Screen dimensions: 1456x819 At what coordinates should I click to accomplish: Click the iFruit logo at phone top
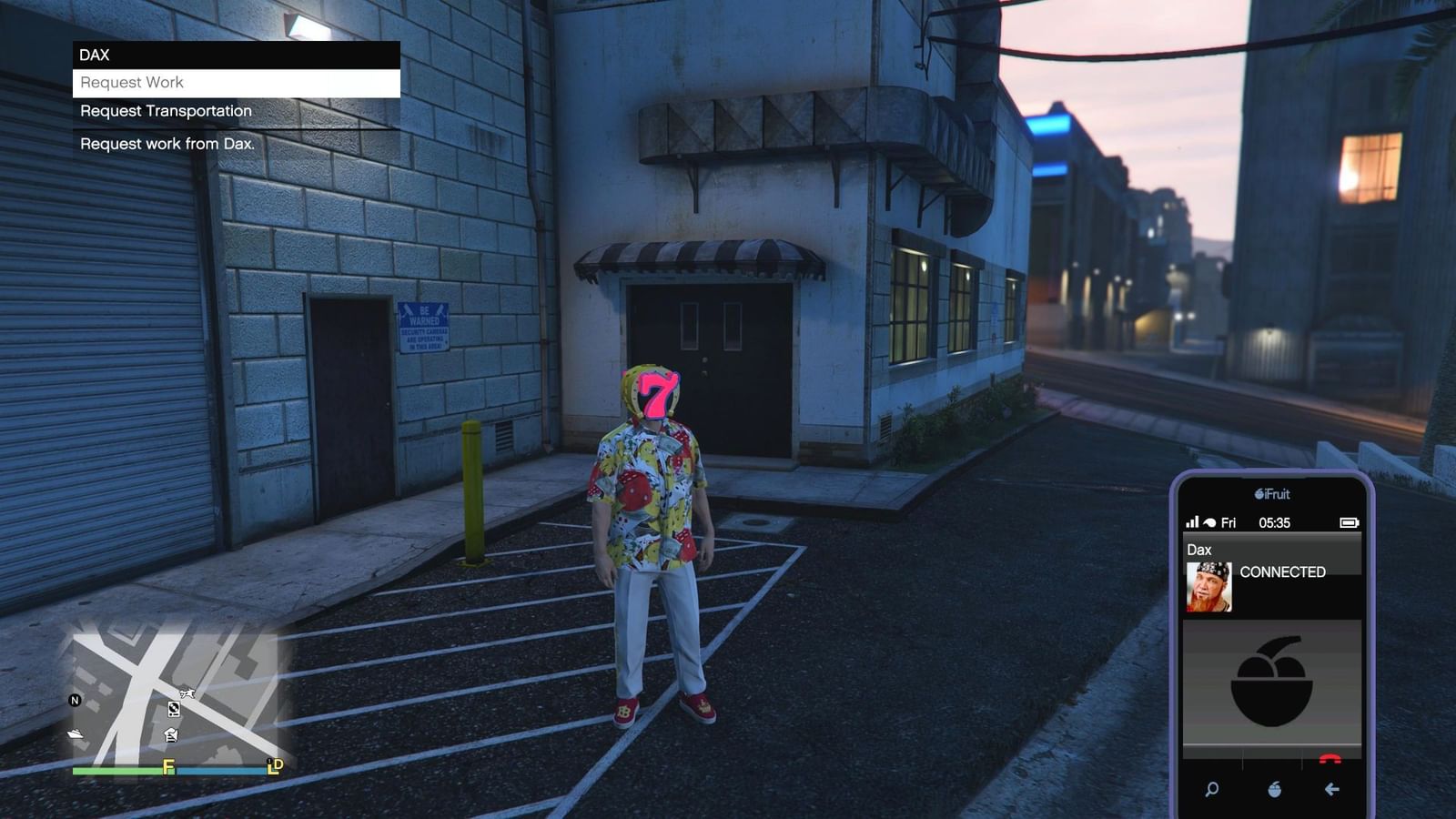pyautogui.click(x=1272, y=493)
